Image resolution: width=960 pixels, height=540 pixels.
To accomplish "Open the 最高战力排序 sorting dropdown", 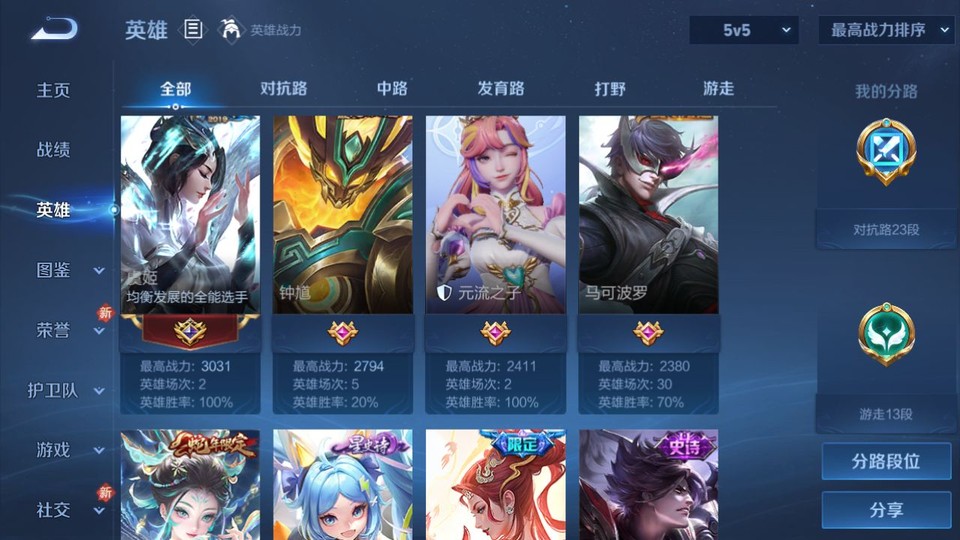I will coord(886,30).
